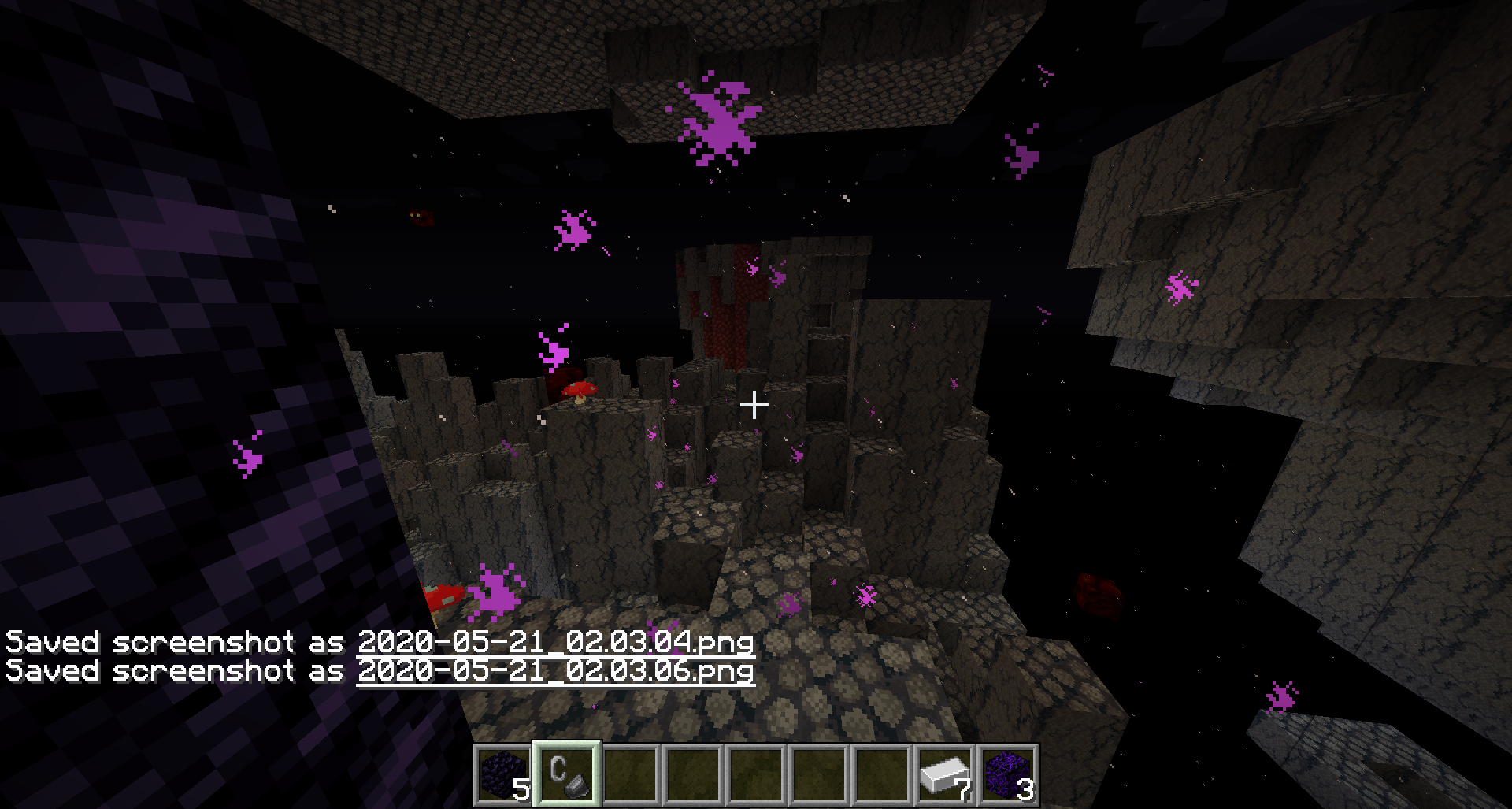This screenshot has height=809, width=1512.
Task: Choose the iron ingot stack in hotbar
Action: click(x=944, y=774)
